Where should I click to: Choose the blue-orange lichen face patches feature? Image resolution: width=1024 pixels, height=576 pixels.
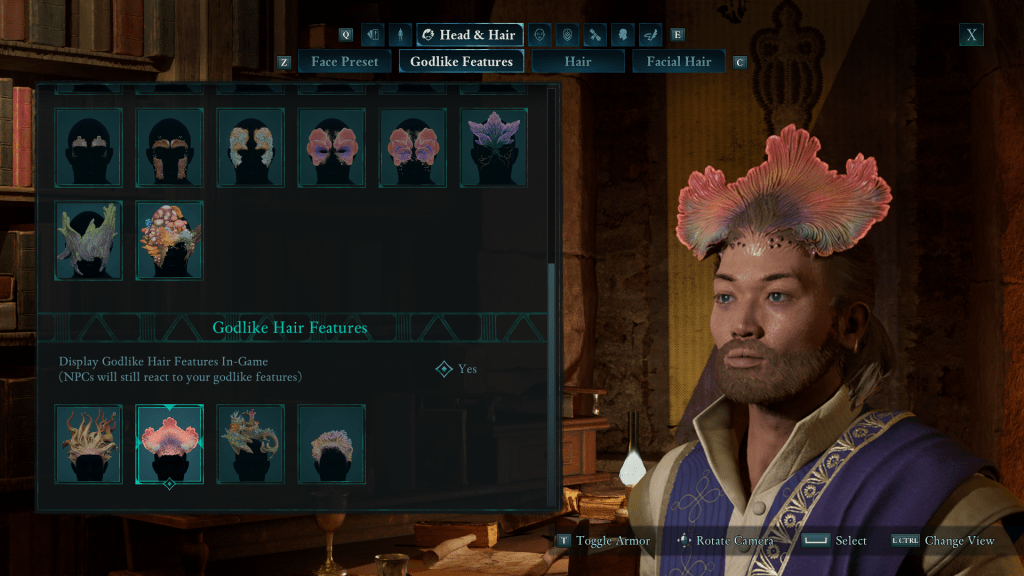[x=251, y=147]
